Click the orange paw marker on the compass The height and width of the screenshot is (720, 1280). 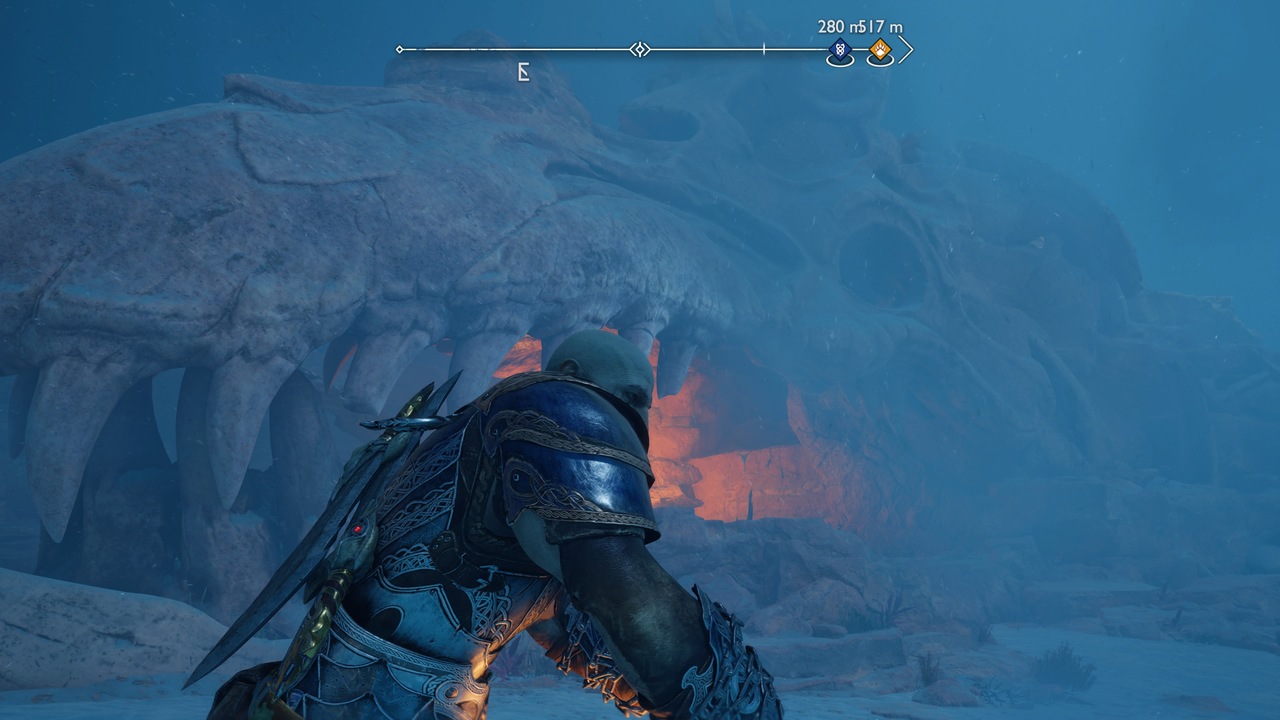880,49
